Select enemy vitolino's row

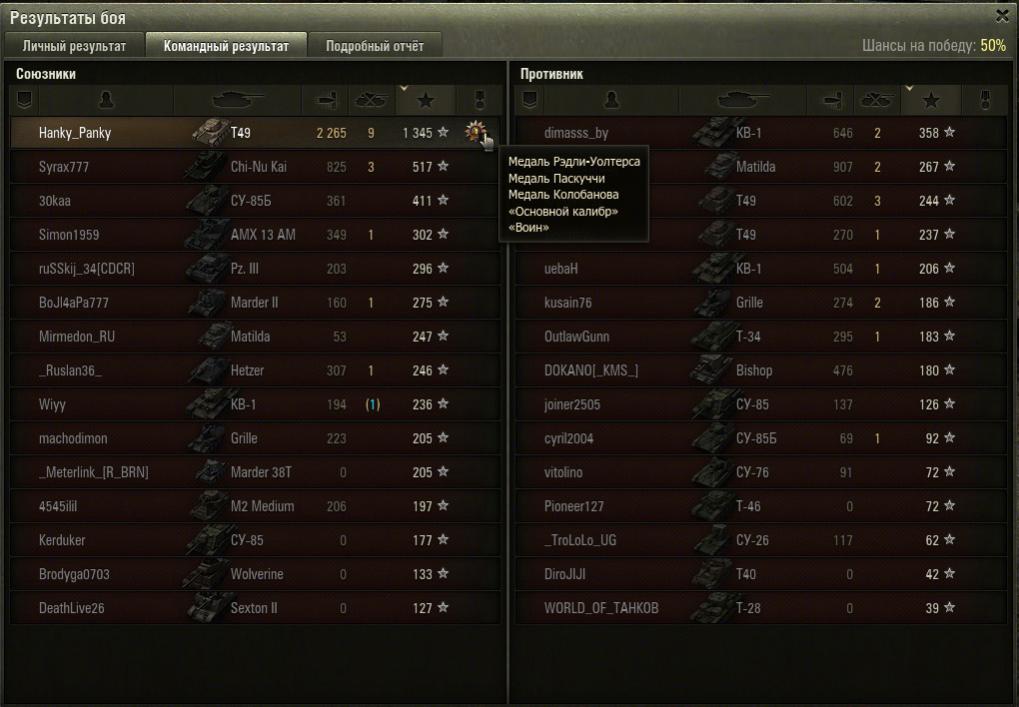coord(563,472)
